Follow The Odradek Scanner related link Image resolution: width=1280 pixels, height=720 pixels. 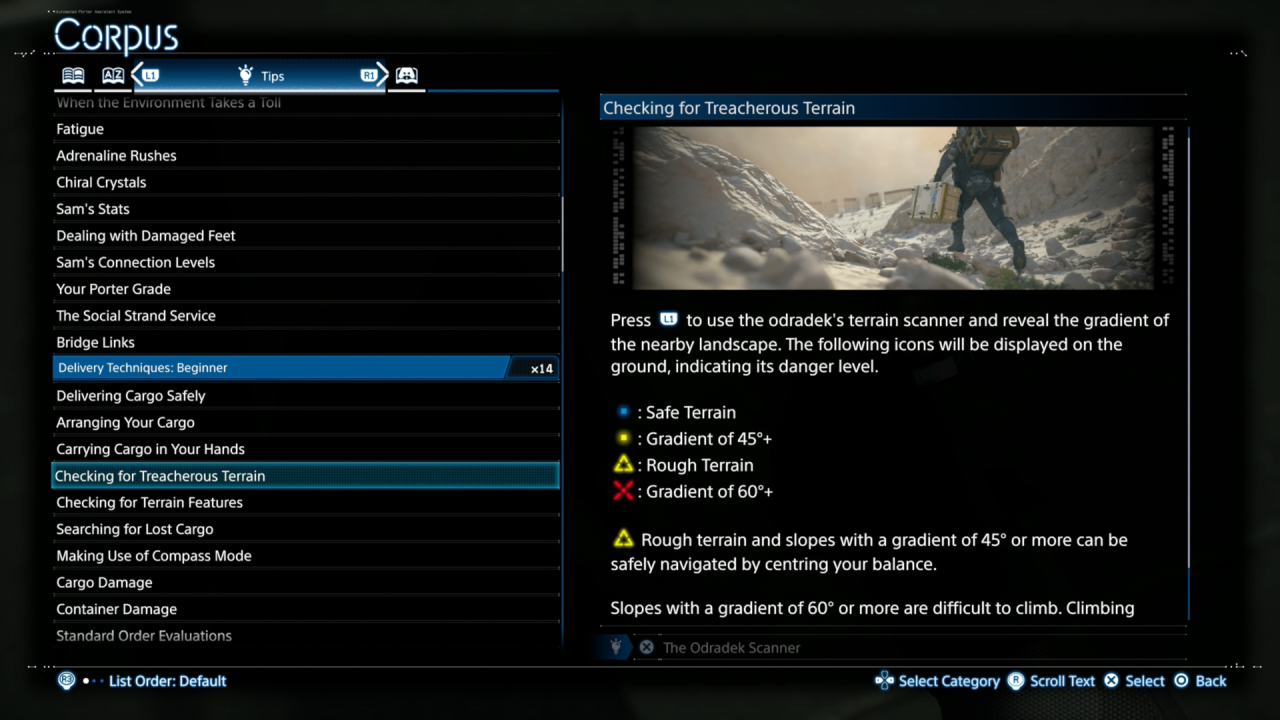coord(731,647)
